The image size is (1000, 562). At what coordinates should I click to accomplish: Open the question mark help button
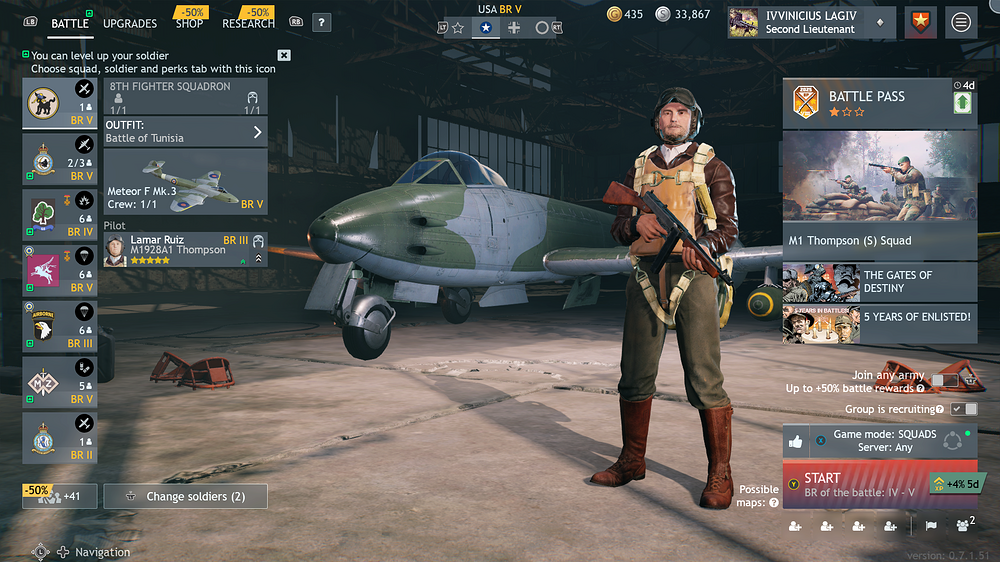[x=321, y=22]
